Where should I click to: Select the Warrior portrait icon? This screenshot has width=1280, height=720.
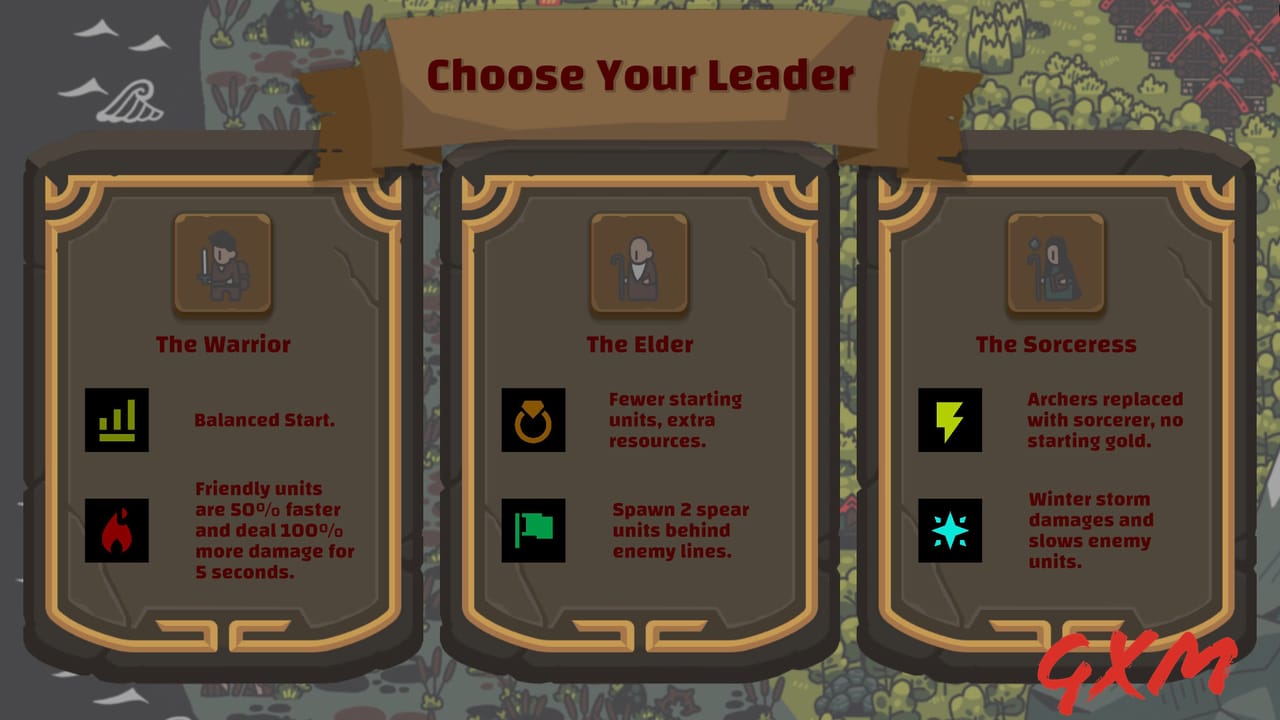(x=222, y=263)
